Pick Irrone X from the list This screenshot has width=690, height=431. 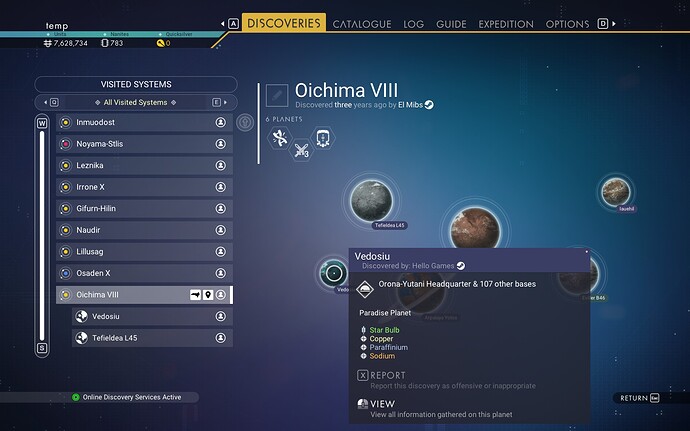(x=143, y=187)
